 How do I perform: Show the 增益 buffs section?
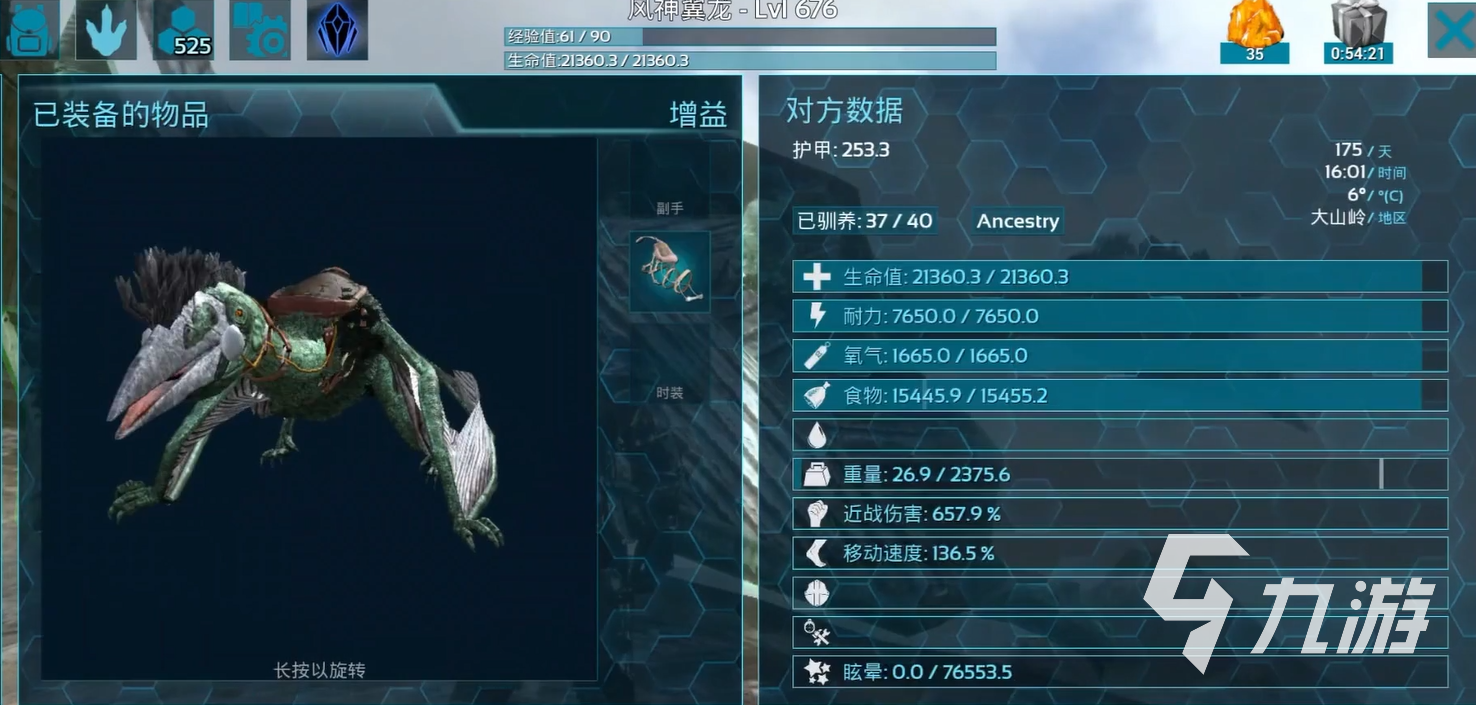tap(698, 115)
